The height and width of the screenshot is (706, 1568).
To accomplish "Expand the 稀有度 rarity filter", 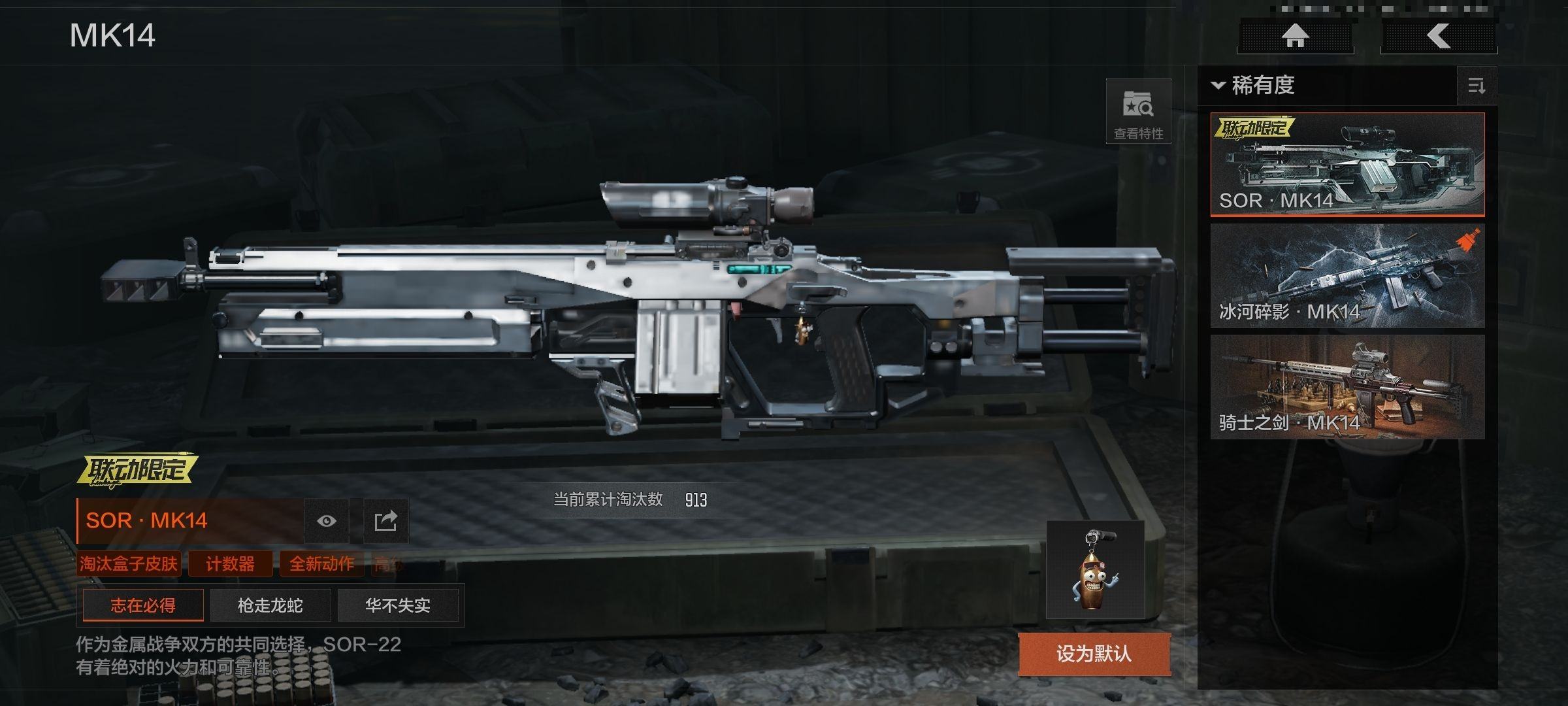I will pos(1254,86).
